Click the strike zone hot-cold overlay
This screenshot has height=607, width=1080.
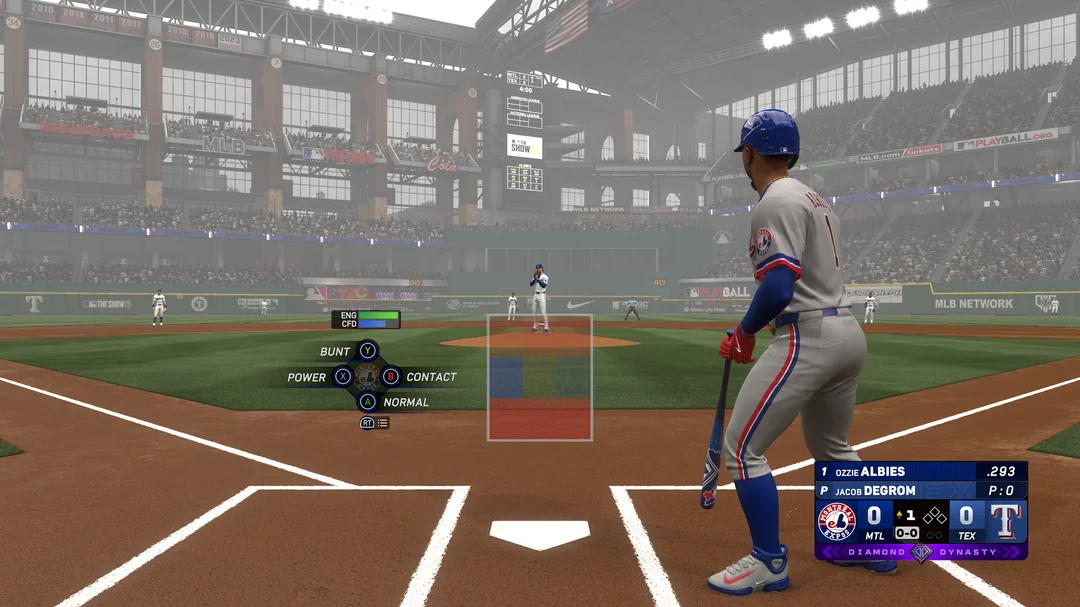pos(540,378)
